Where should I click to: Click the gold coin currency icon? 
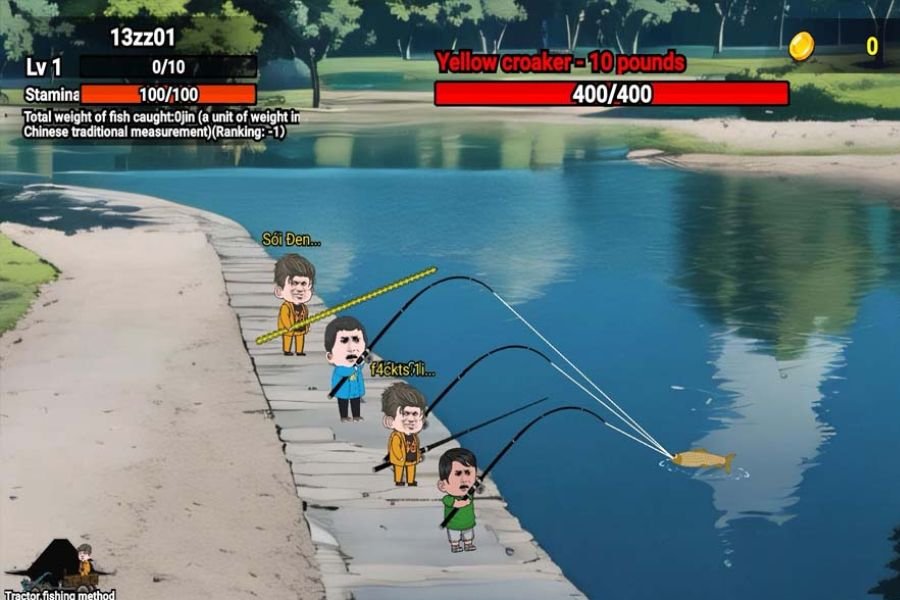[x=801, y=46]
